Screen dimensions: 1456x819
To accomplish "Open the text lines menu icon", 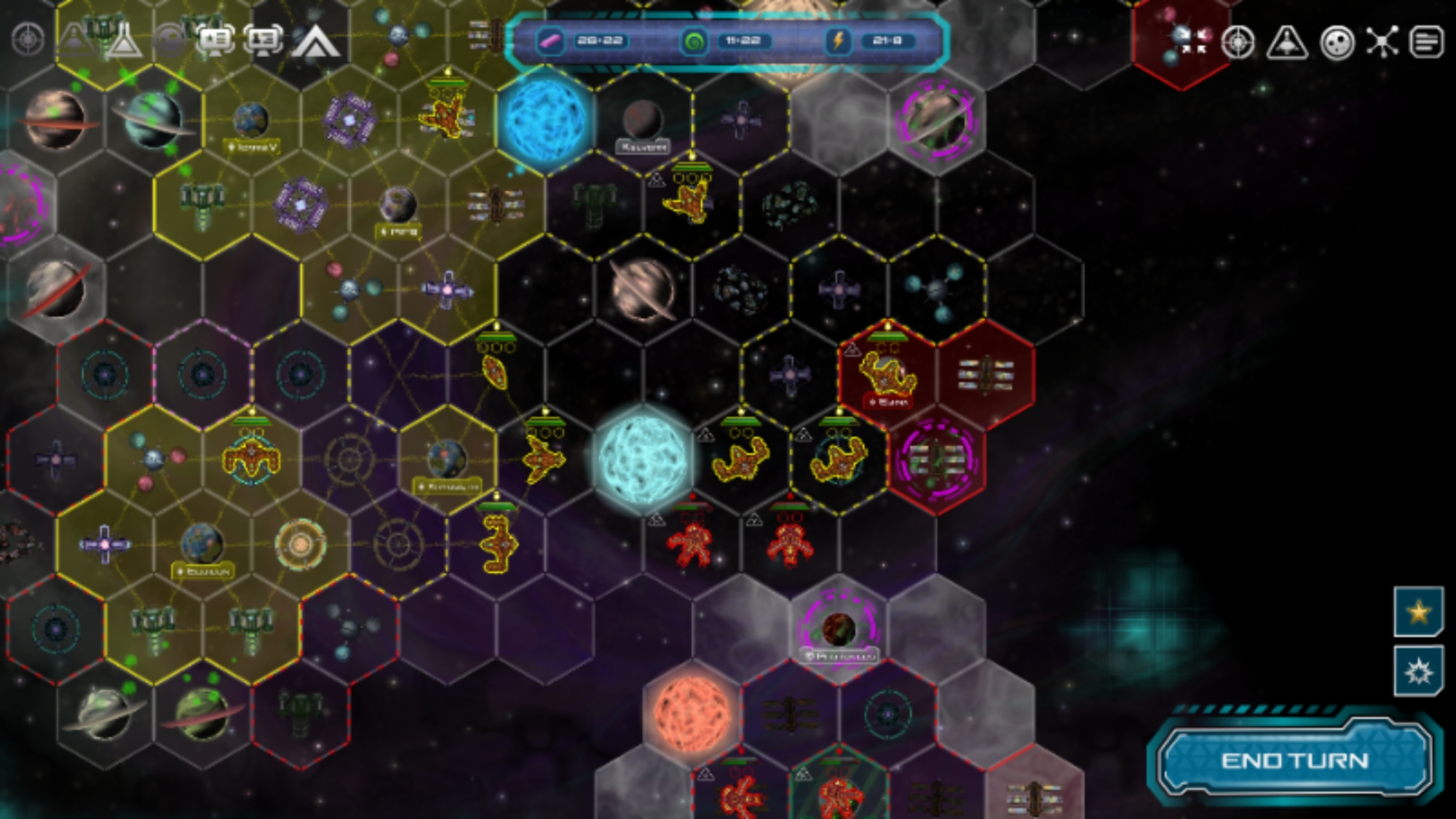I will click(1426, 41).
